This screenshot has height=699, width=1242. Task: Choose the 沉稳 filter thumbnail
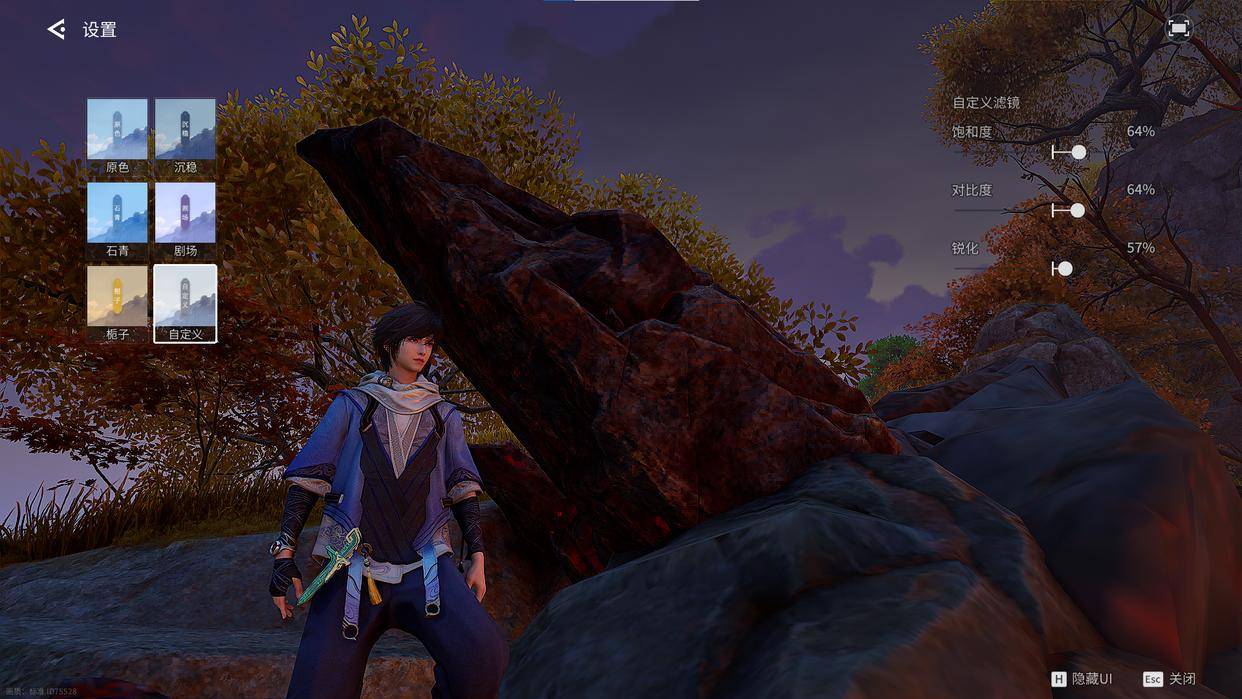pos(185,129)
